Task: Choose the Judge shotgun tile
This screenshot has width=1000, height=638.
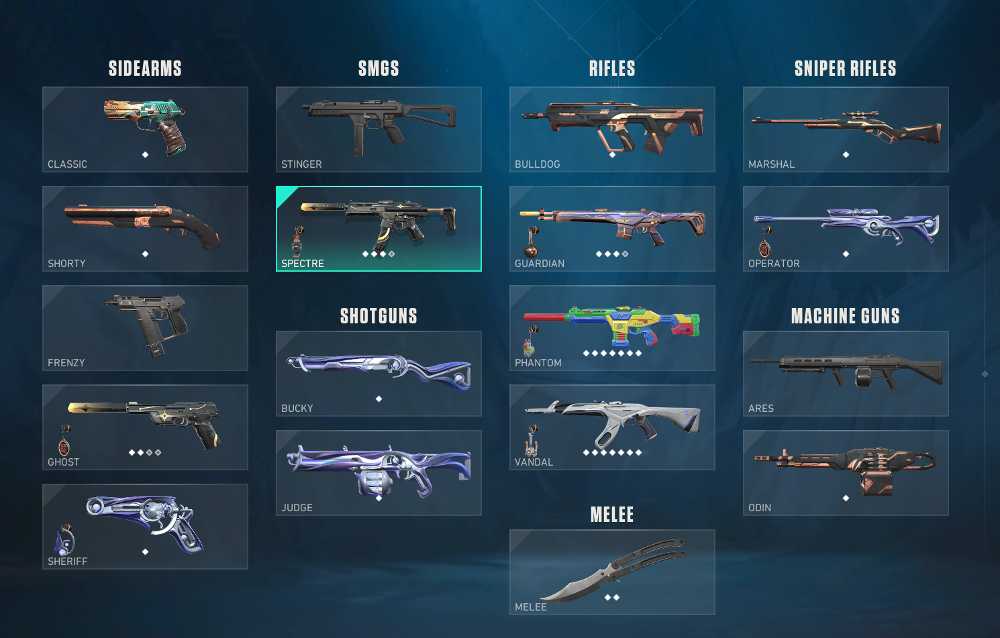Action: tap(378, 472)
